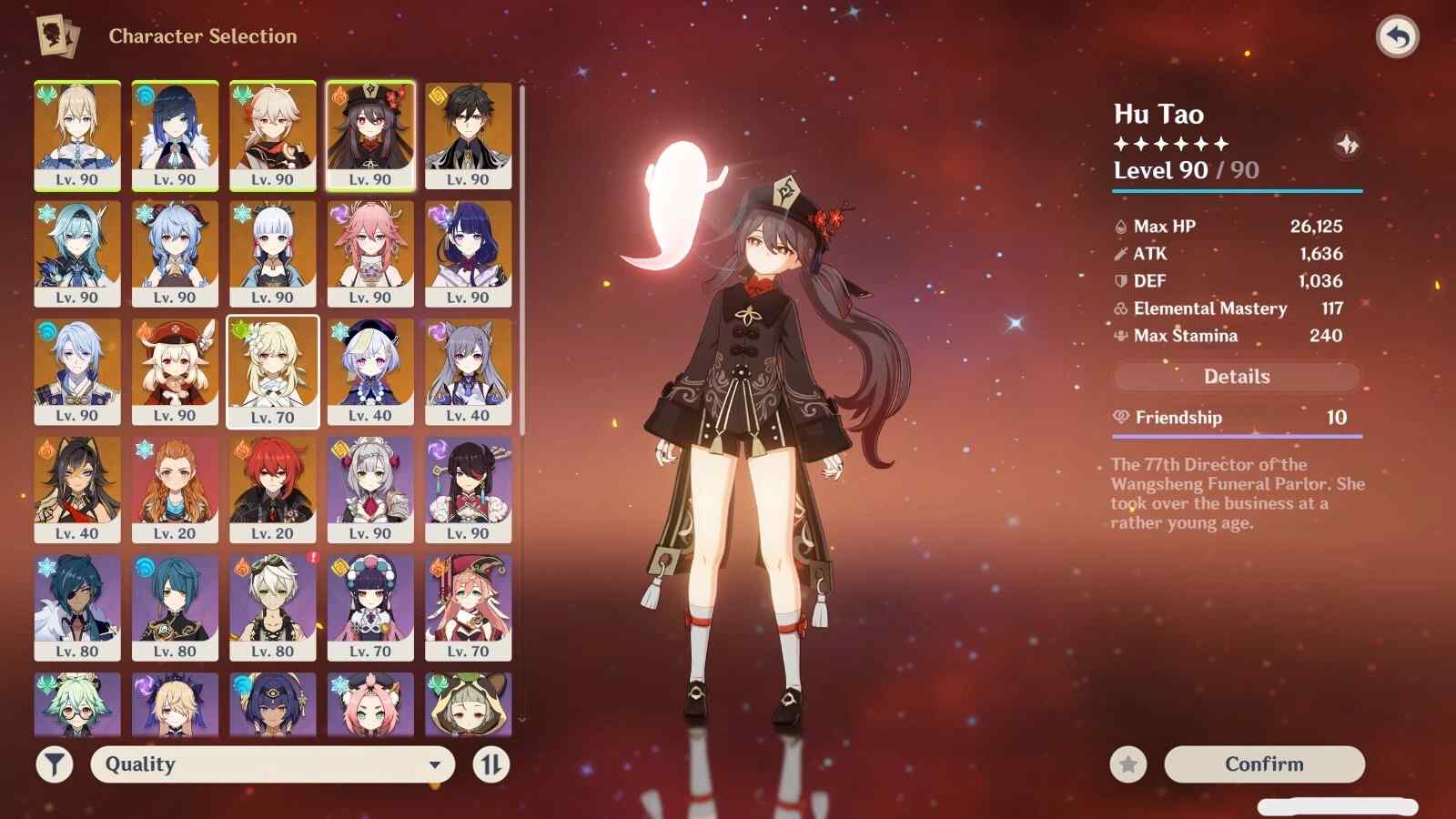Viewport: 1456px width, 819px height.
Task: Select Diluc's level 20 portrait
Action: [x=272, y=490]
